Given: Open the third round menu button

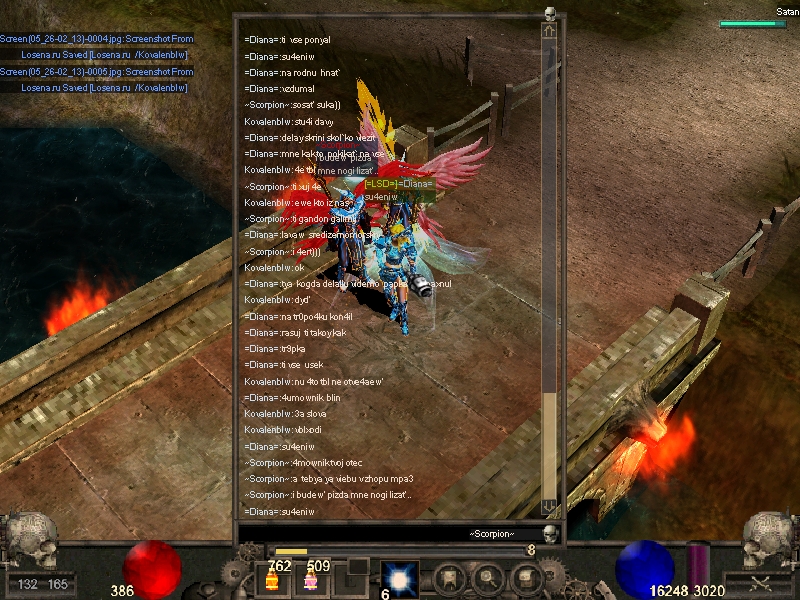Looking at the screenshot, I should coord(524,579).
